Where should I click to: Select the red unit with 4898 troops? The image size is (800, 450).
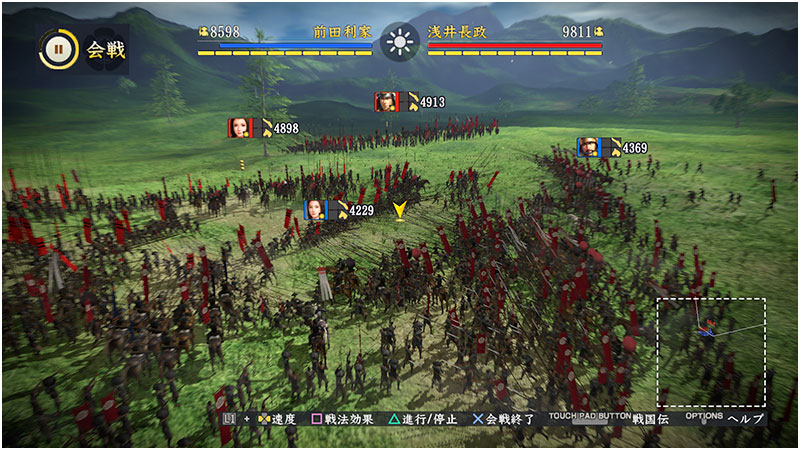coord(240,128)
